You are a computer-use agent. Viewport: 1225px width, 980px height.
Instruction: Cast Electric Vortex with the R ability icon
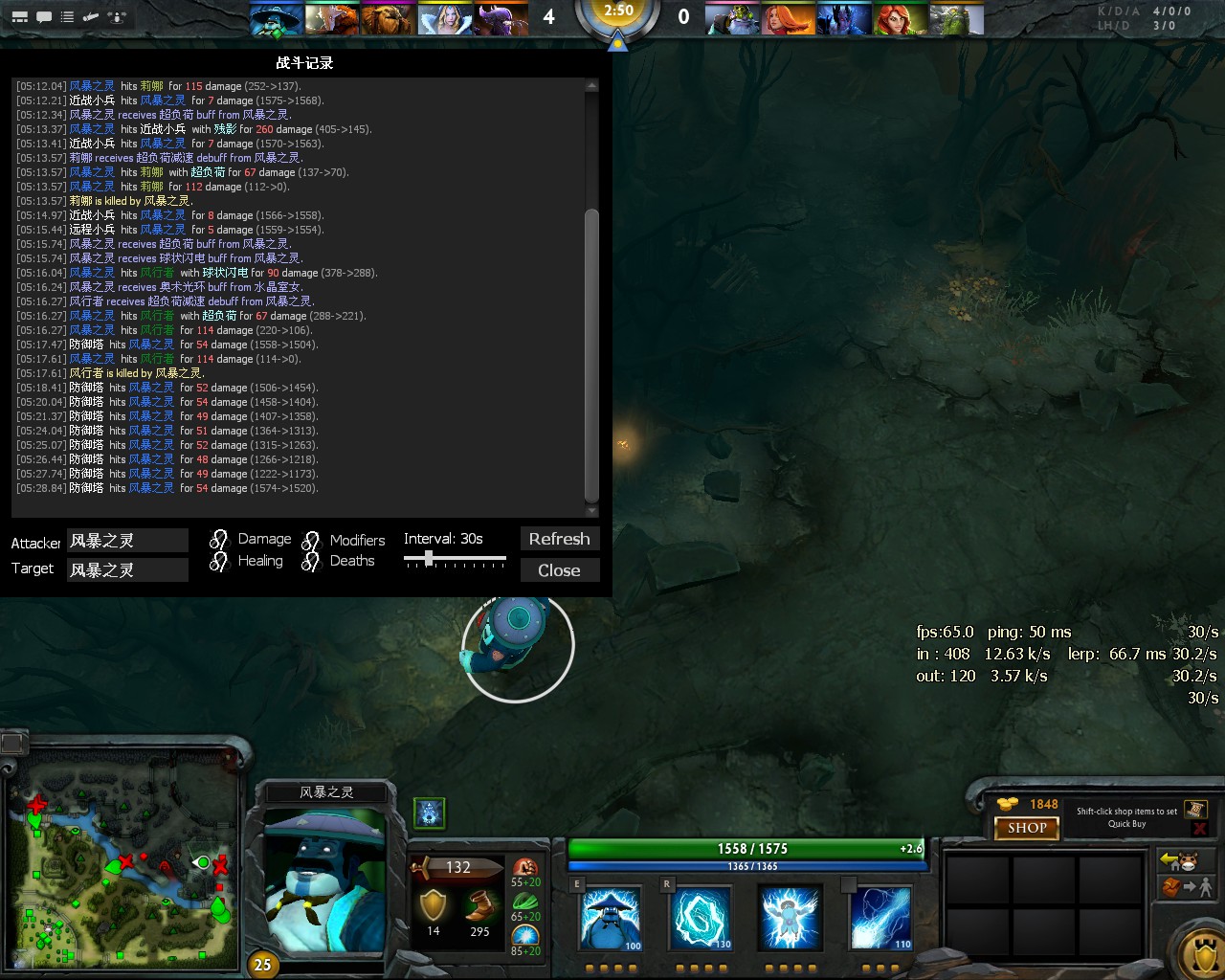(x=702, y=917)
